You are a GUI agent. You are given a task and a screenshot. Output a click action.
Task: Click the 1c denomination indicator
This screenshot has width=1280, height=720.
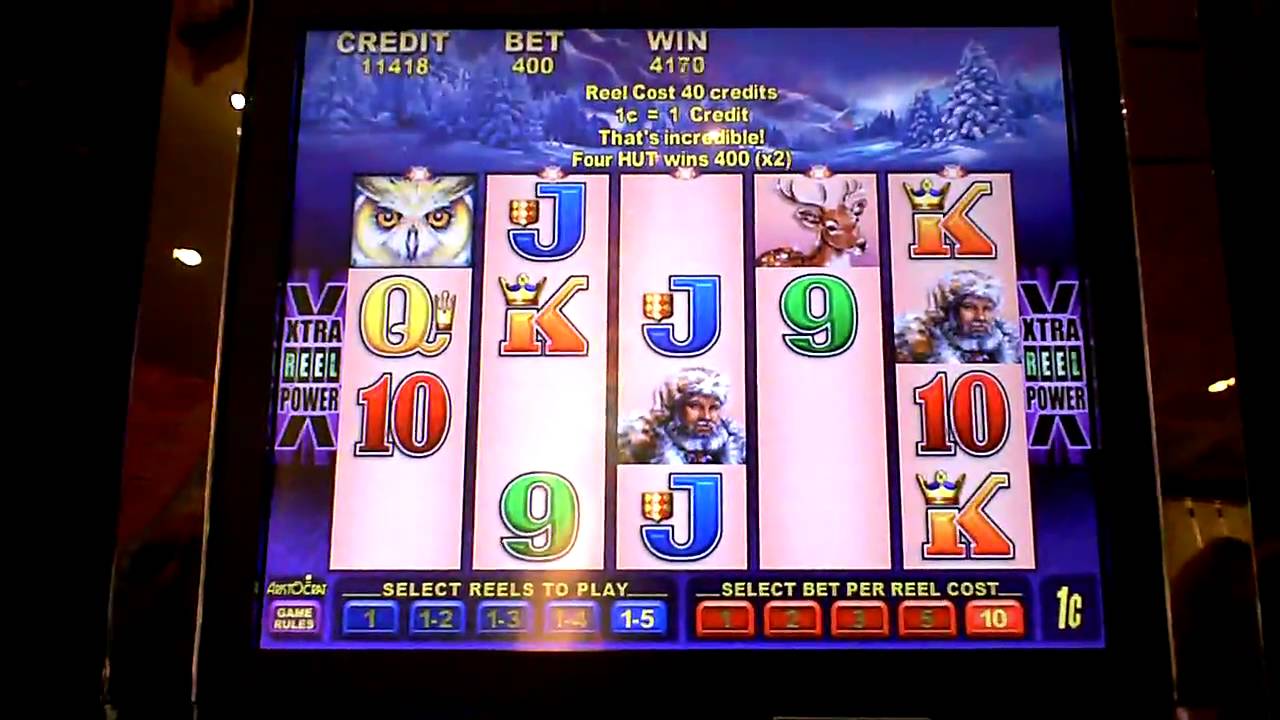(1069, 610)
